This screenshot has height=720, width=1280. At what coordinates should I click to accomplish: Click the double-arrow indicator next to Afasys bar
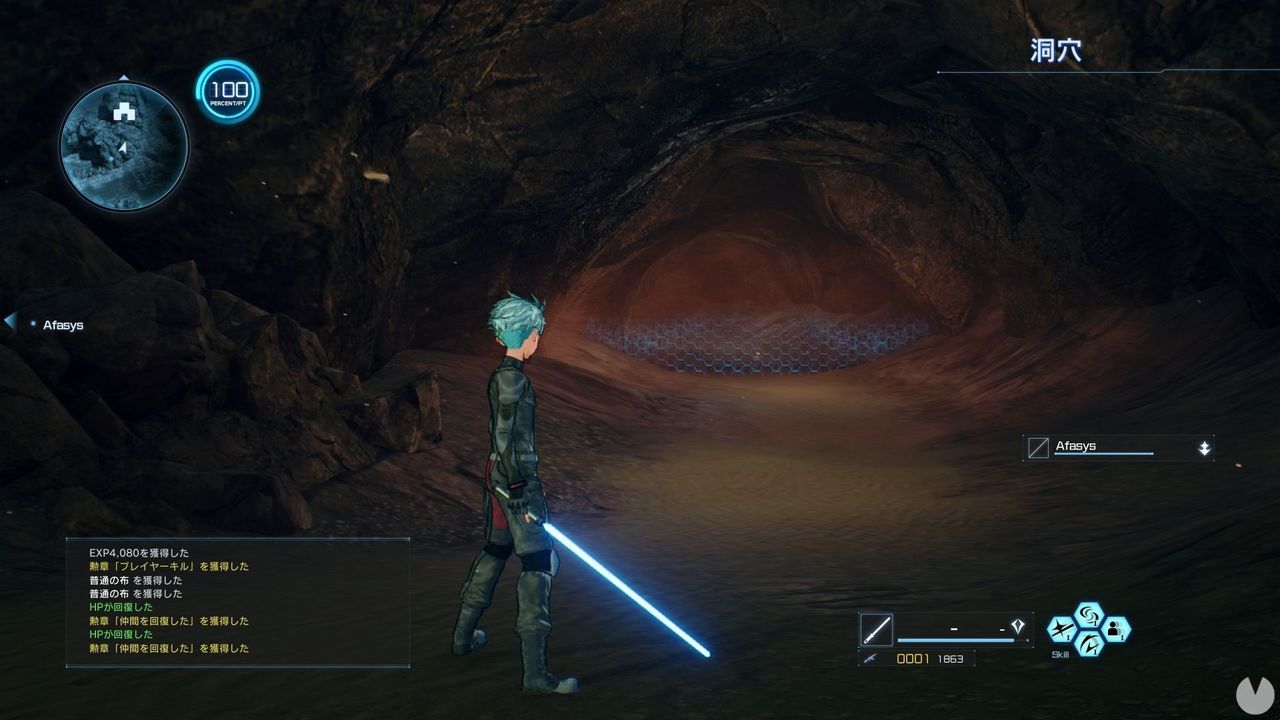tap(1205, 447)
